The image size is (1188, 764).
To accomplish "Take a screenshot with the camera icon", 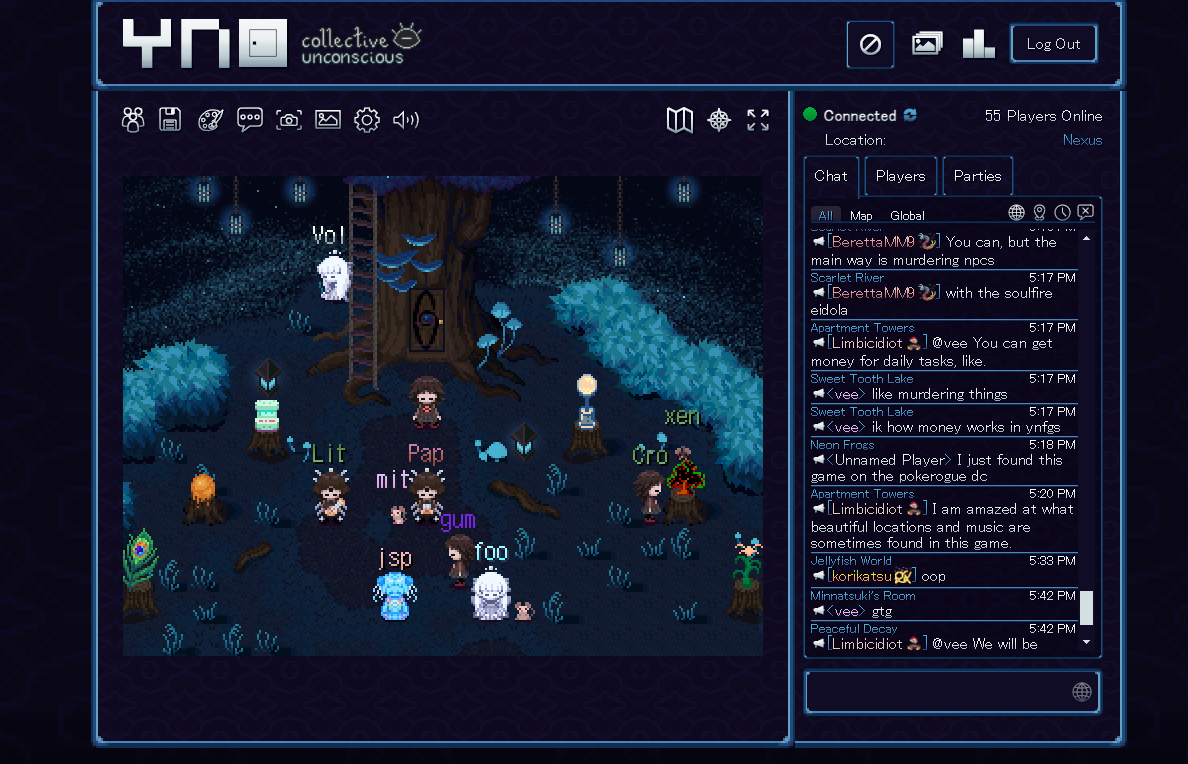I will (289, 120).
